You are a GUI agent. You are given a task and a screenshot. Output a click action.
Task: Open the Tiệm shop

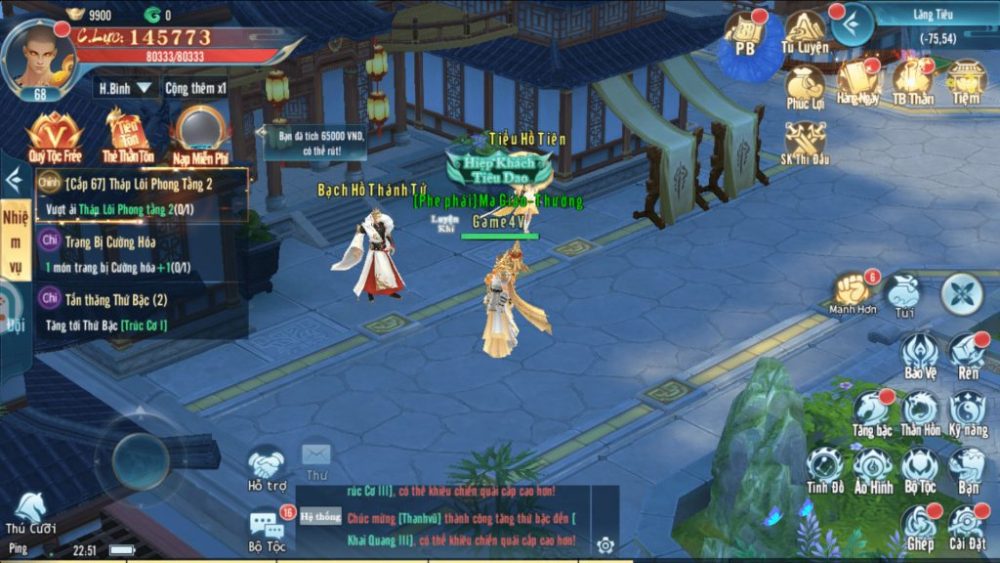click(x=966, y=80)
